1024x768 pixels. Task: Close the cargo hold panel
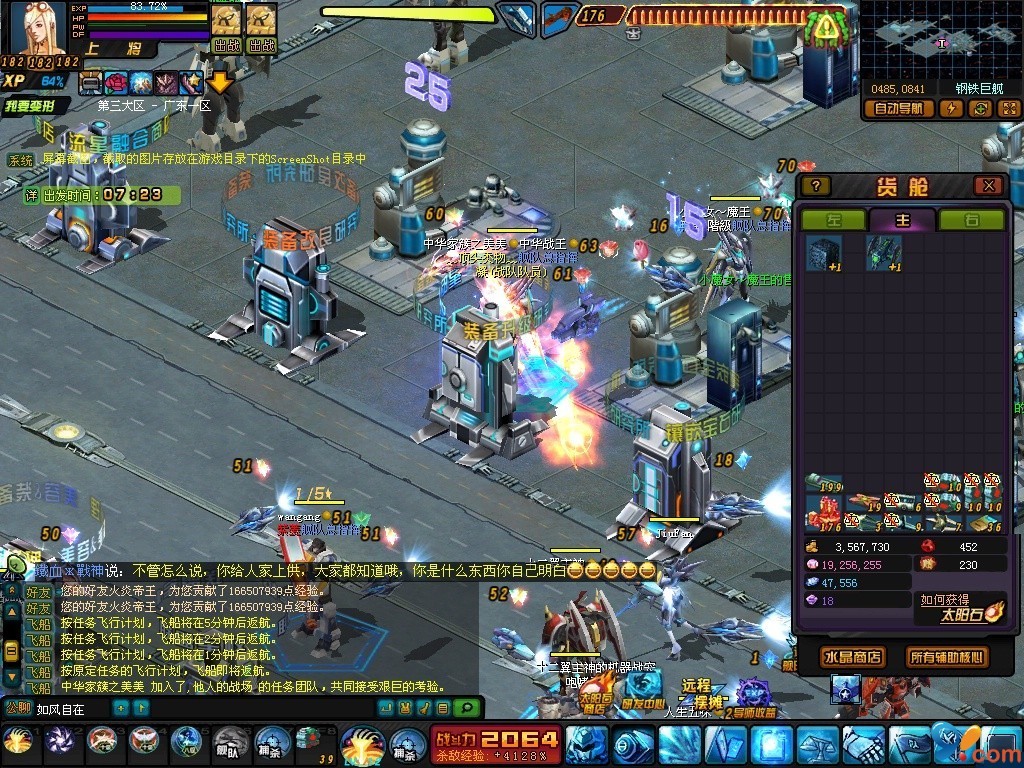tap(988, 186)
